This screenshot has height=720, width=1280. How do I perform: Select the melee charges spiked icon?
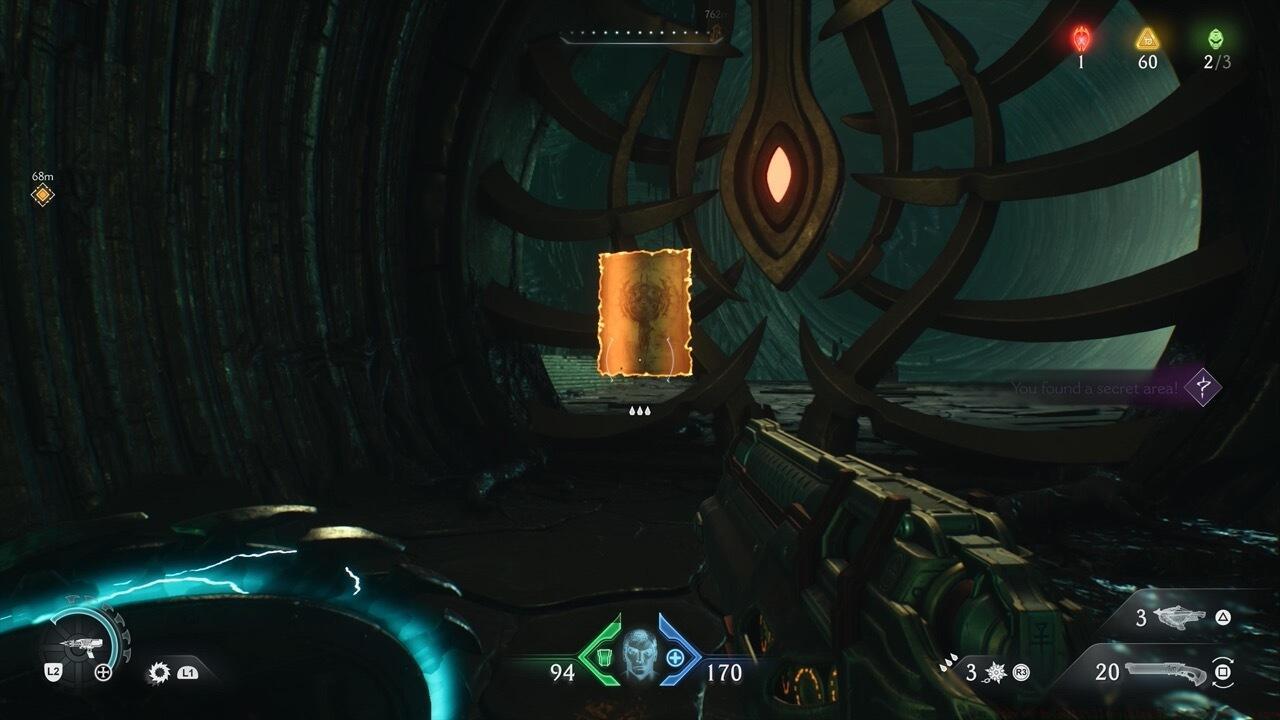997,672
